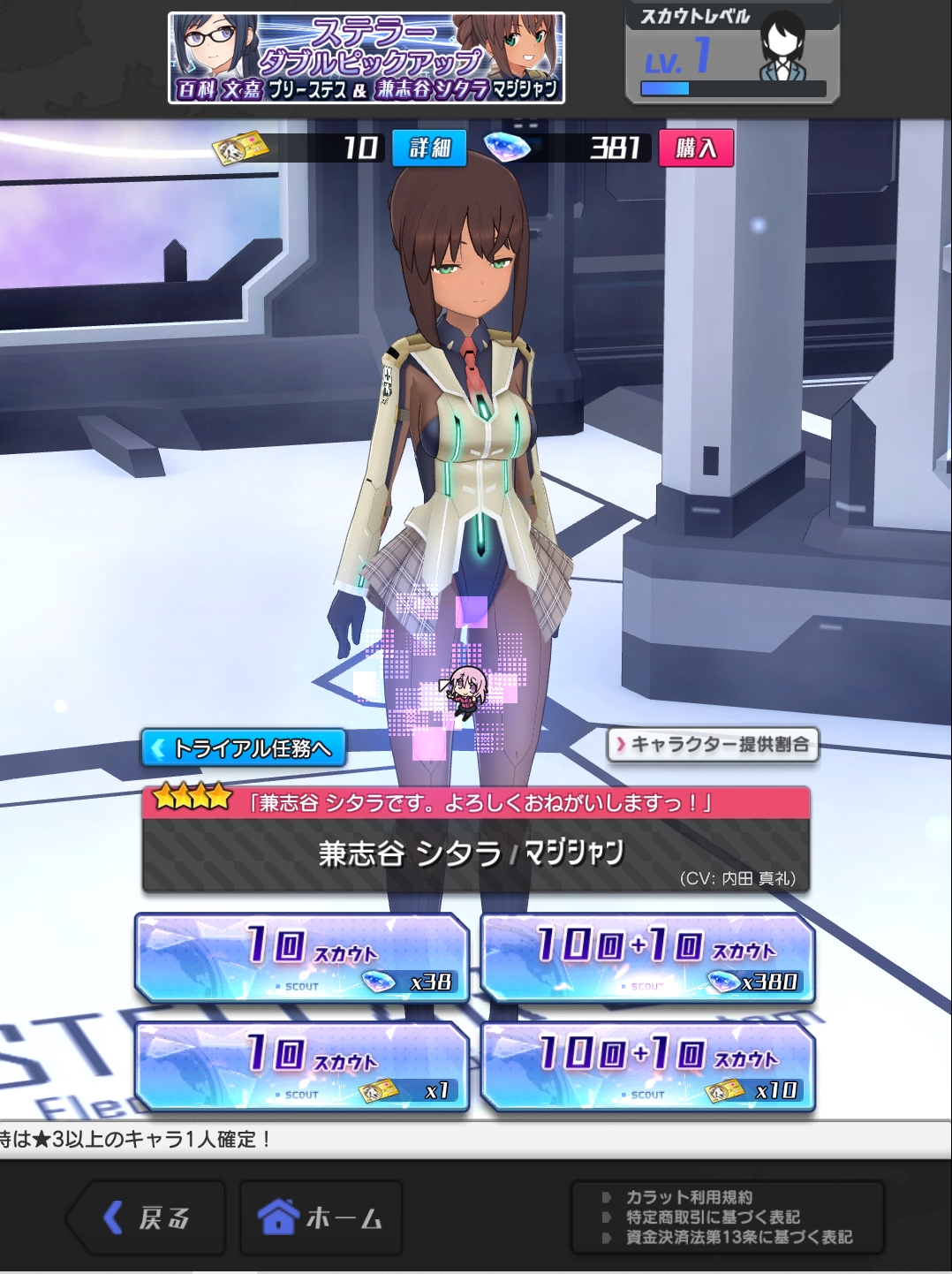Open 資金決済法第13条に基づく表記 link
This screenshot has height=1274, width=952.
pos(738,1237)
